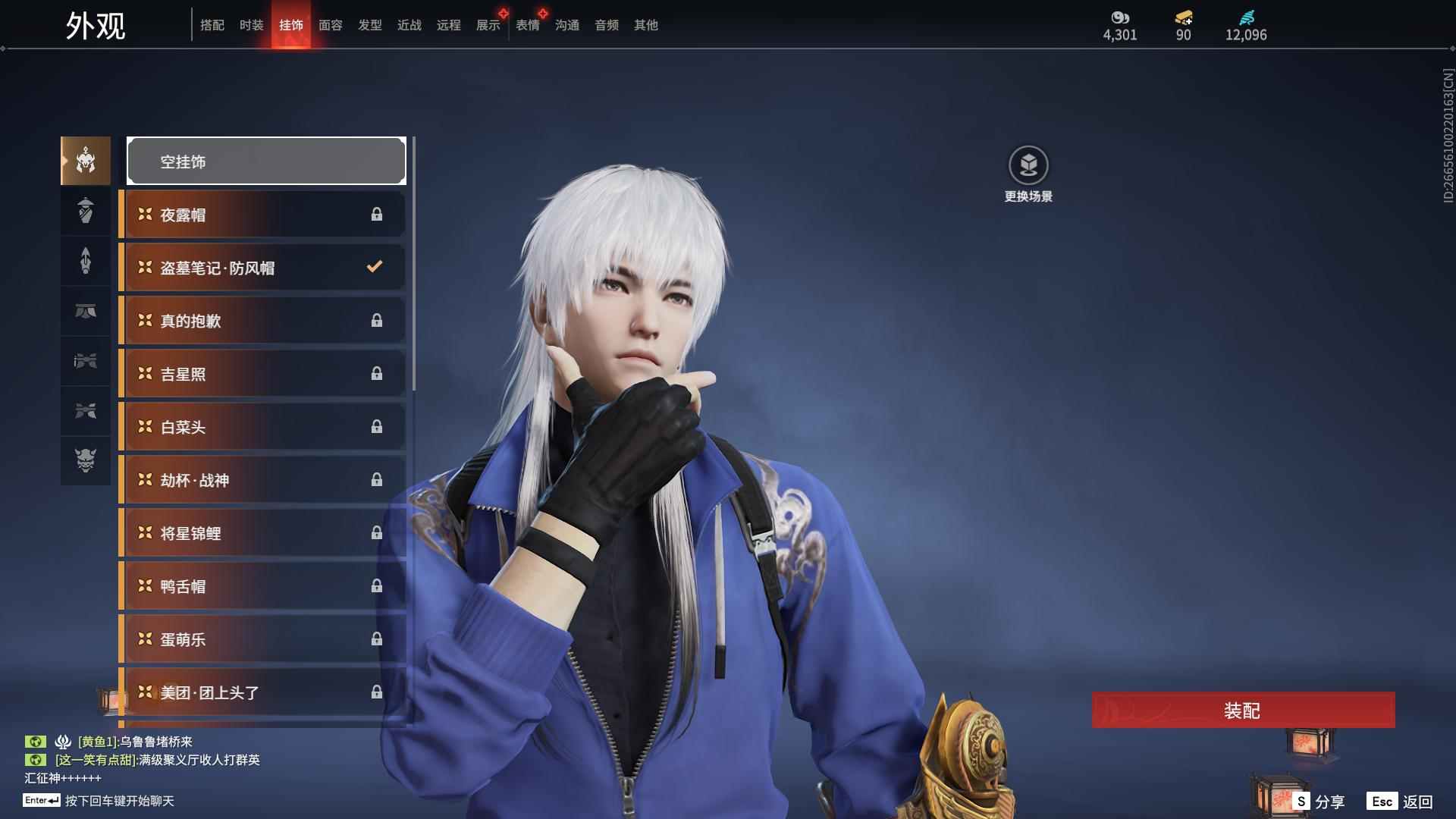Image resolution: width=1456 pixels, height=819 pixels.
Task: Select the gourd pendant category icon in sidebar
Action: tap(85, 210)
